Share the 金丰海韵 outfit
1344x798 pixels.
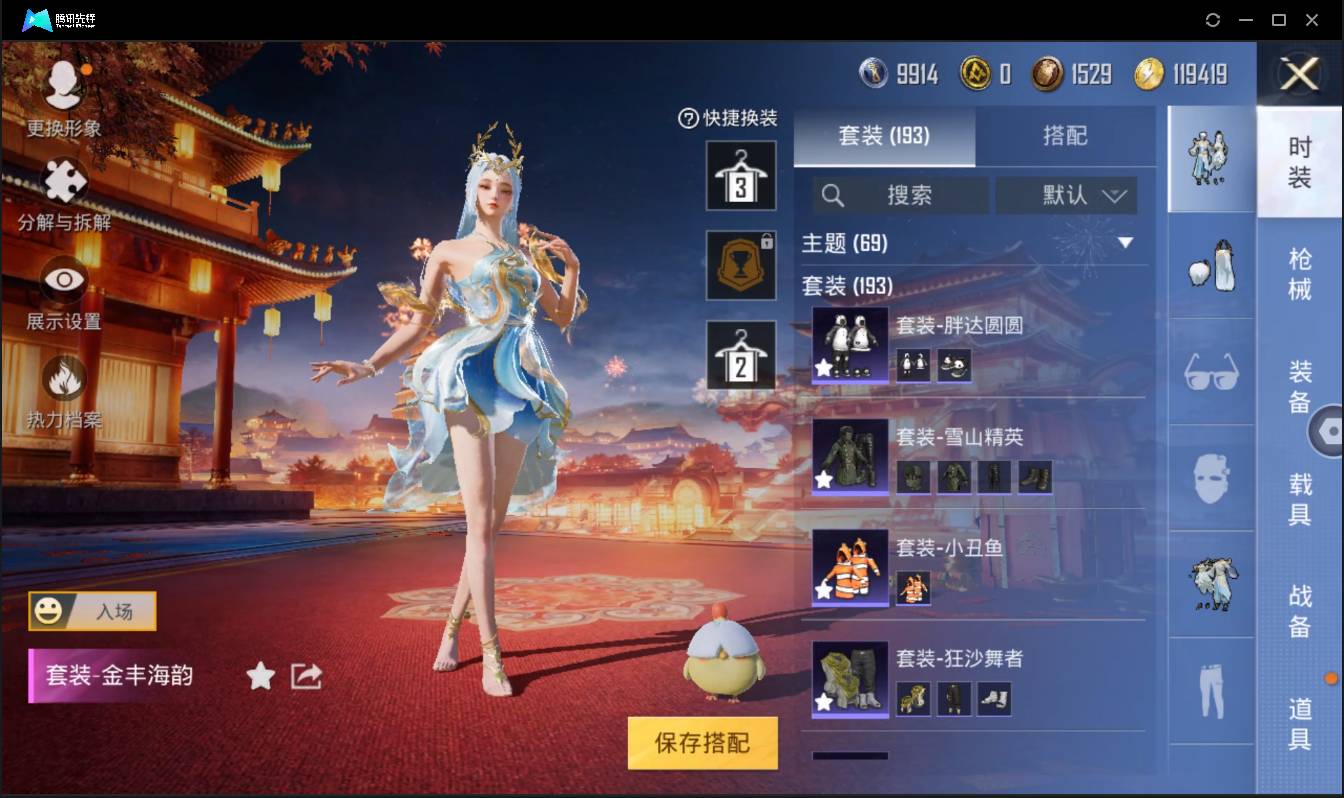(305, 675)
